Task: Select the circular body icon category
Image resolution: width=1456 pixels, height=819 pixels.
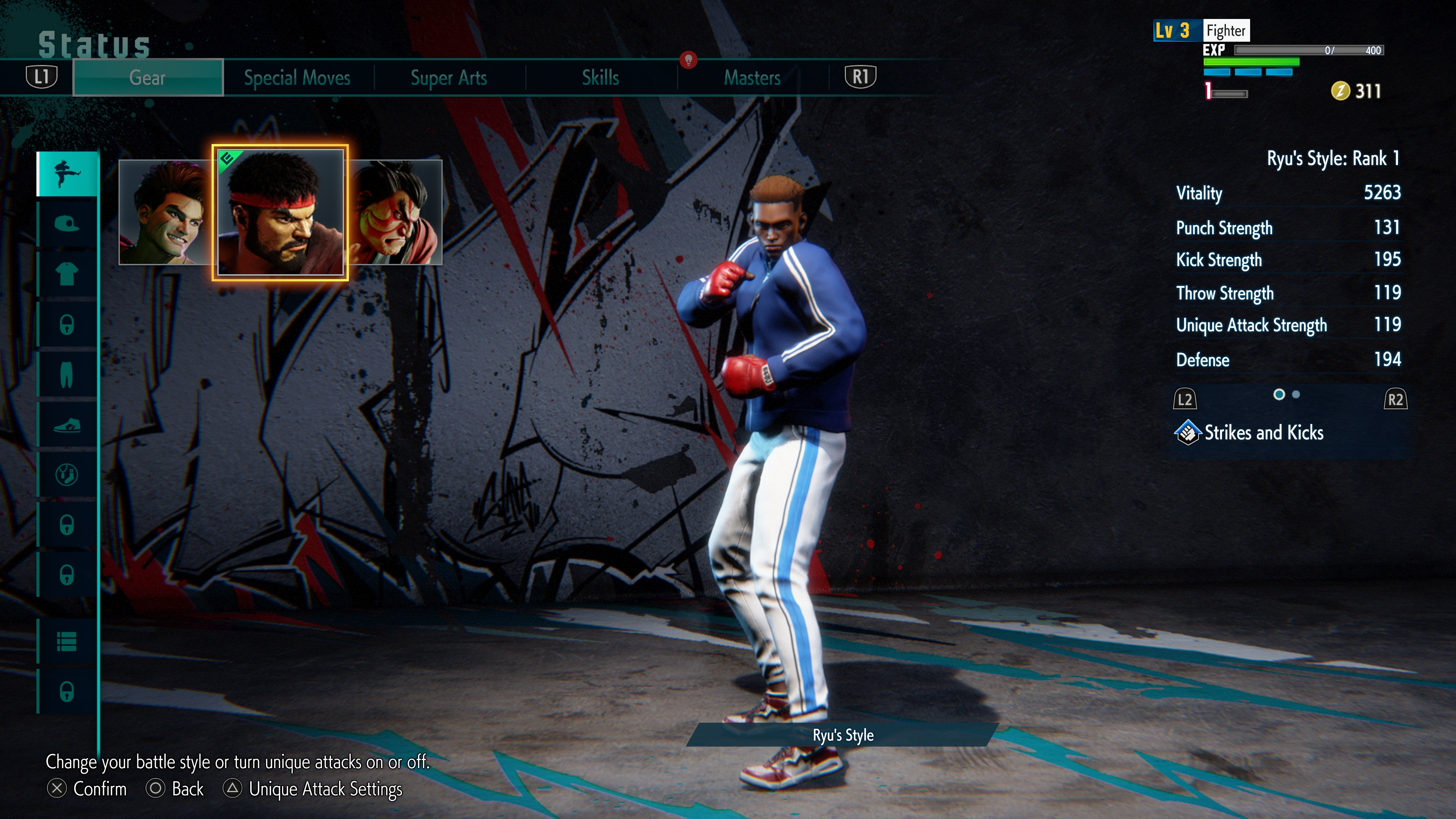Action: [67, 475]
